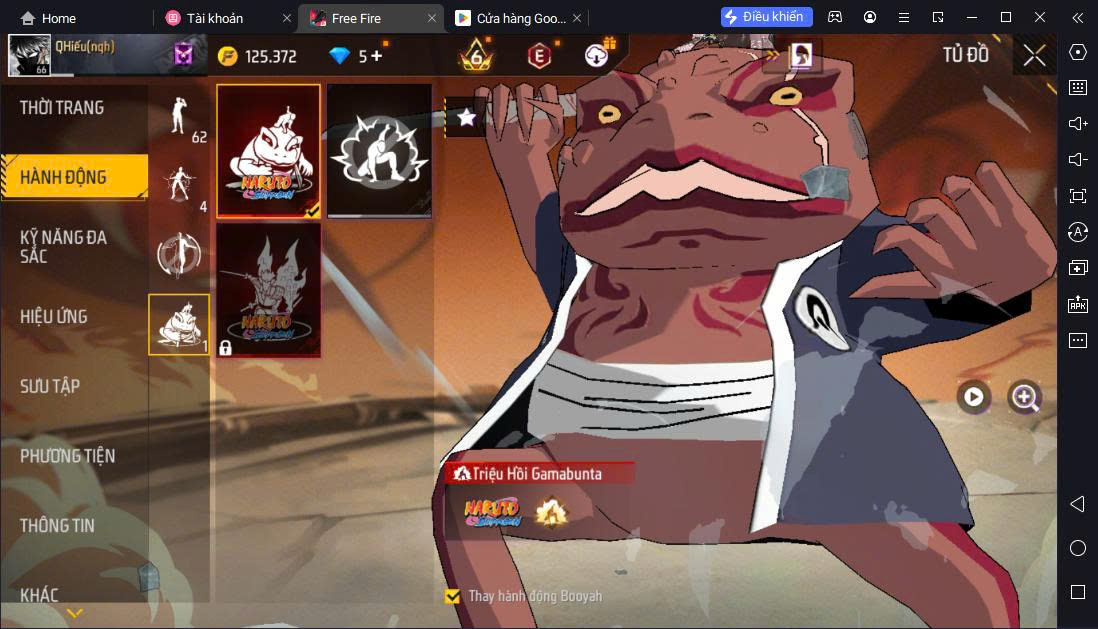Click the Điều khiển control button

click(x=766, y=17)
